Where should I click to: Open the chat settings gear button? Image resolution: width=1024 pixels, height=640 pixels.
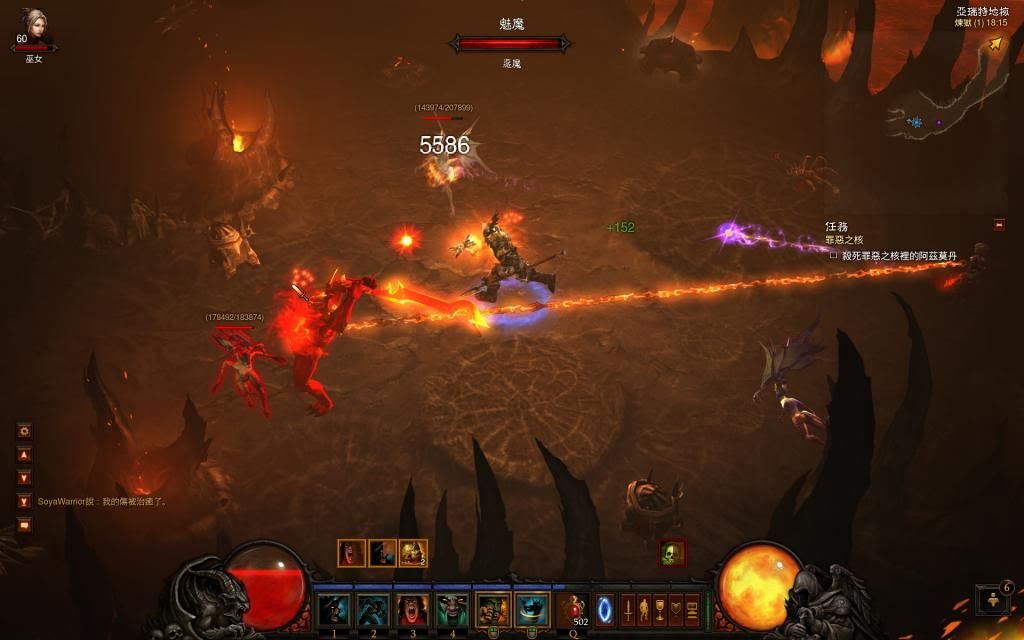[24, 431]
